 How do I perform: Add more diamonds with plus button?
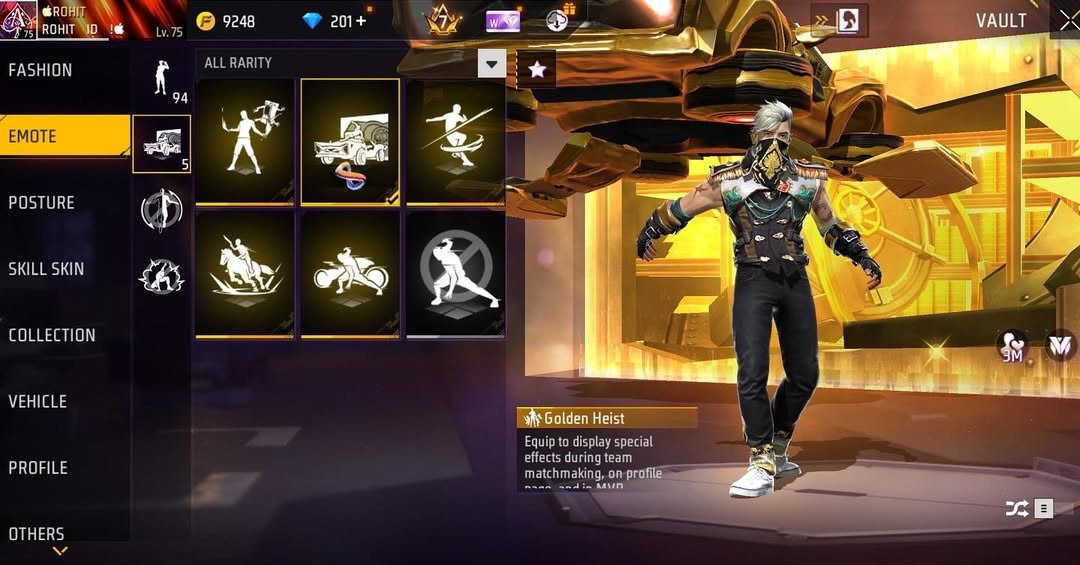tap(360, 21)
